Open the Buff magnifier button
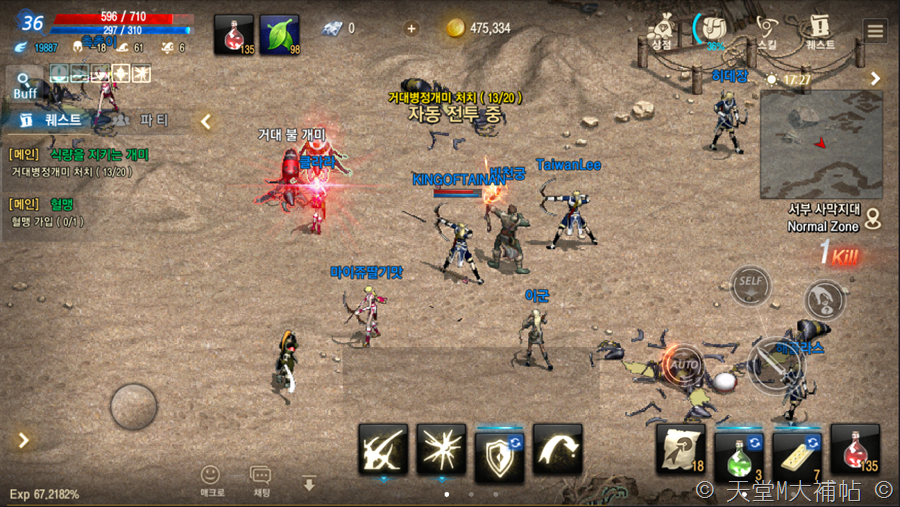The image size is (900, 507). [24, 84]
